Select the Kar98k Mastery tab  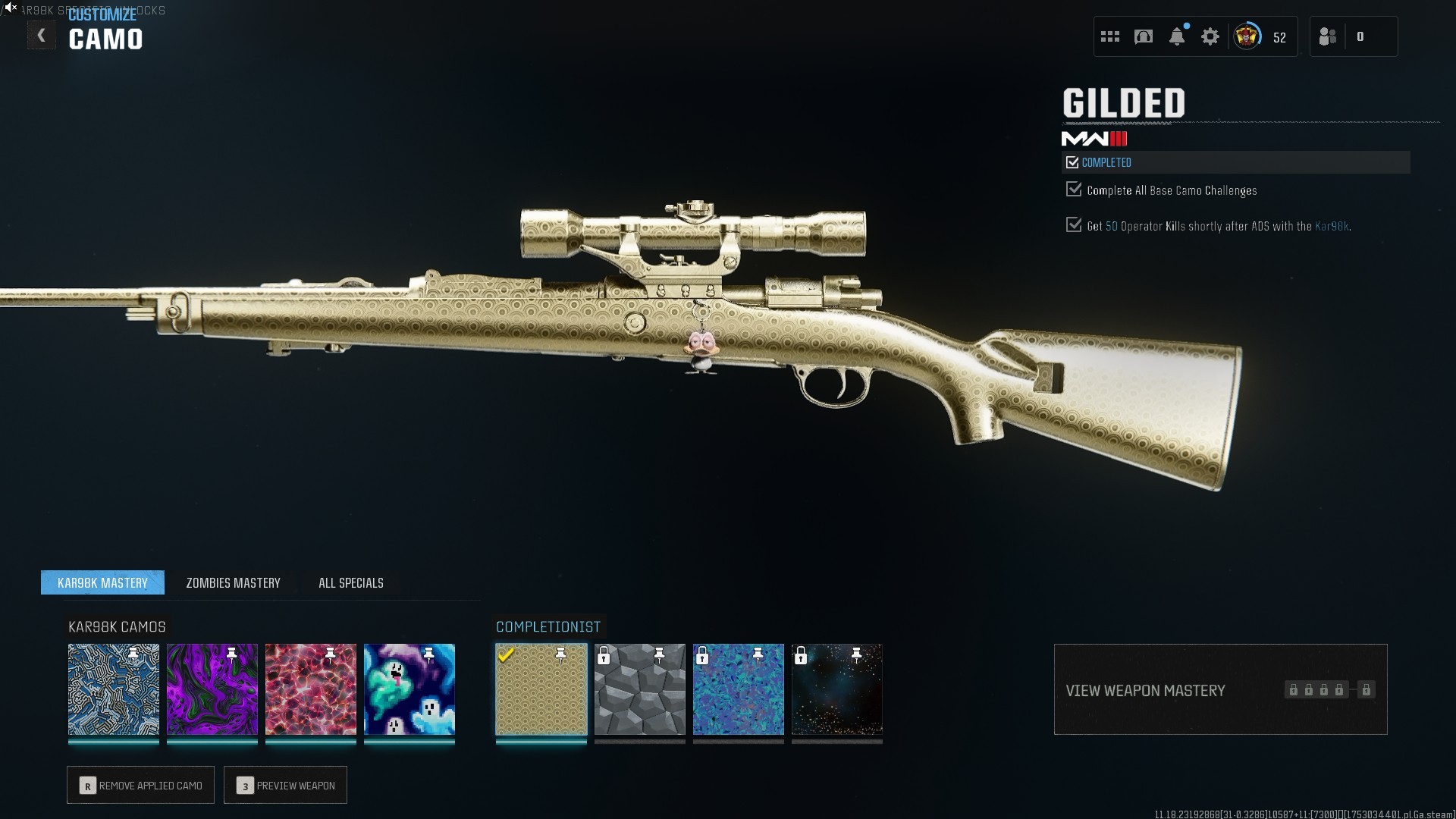(102, 582)
